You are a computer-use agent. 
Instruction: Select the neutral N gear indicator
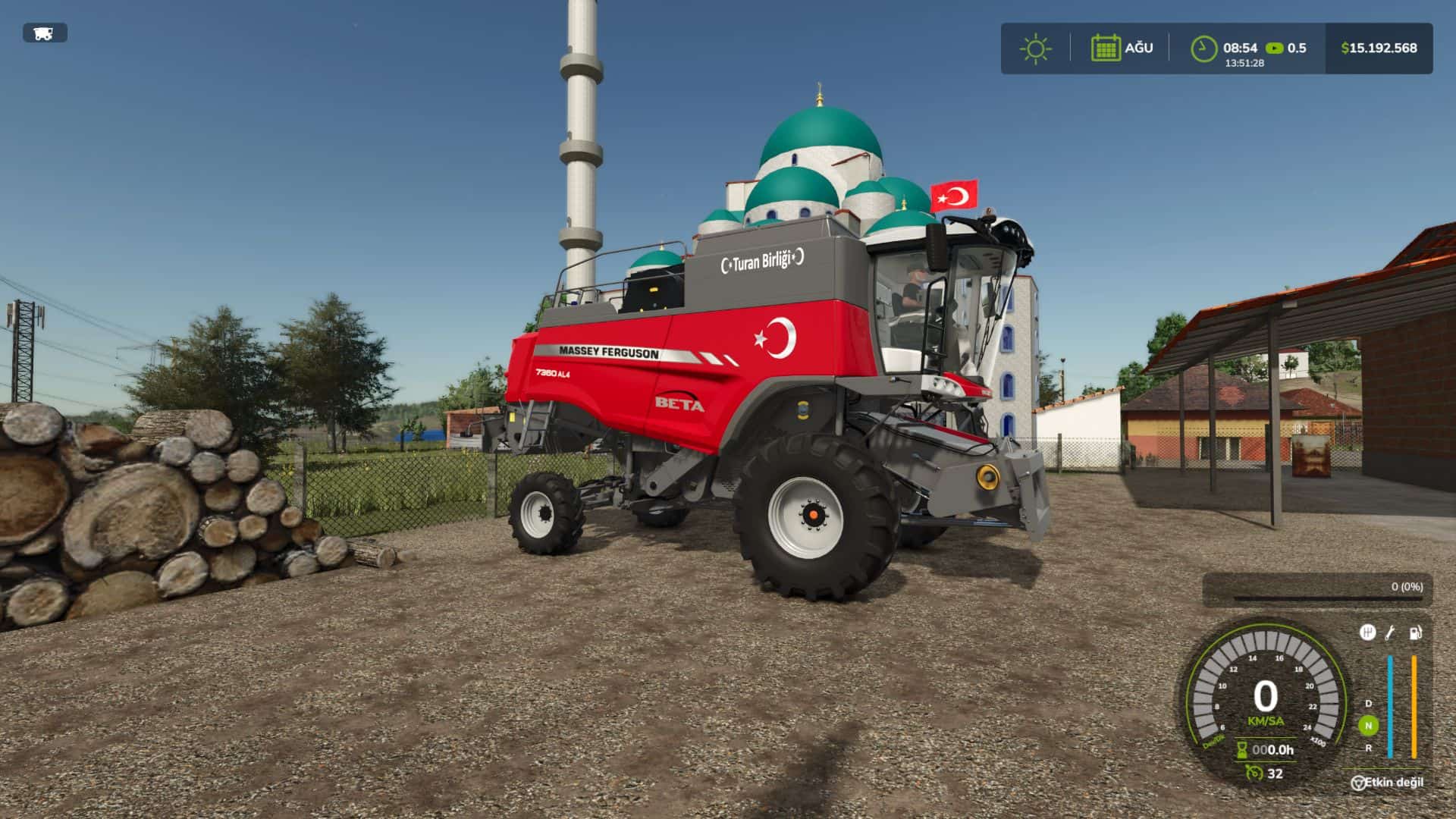point(1368,726)
